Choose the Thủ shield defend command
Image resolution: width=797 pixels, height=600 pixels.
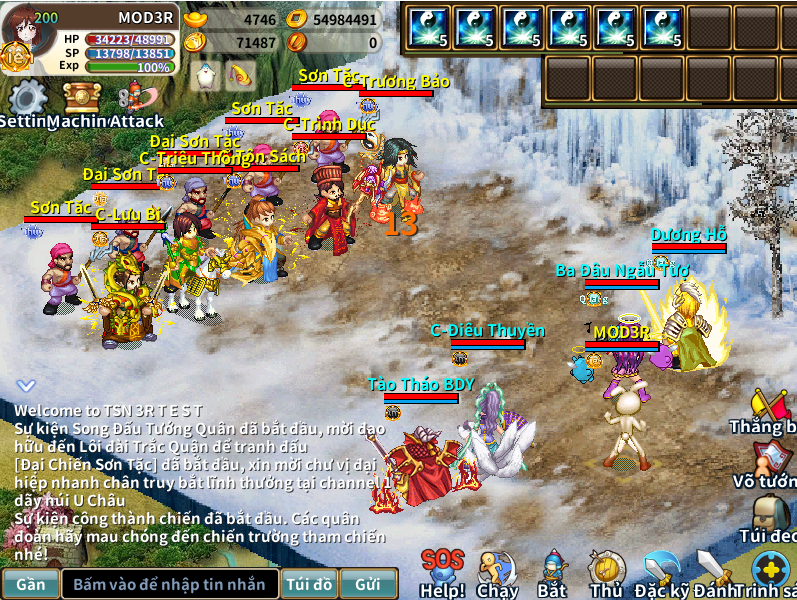coord(606,572)
